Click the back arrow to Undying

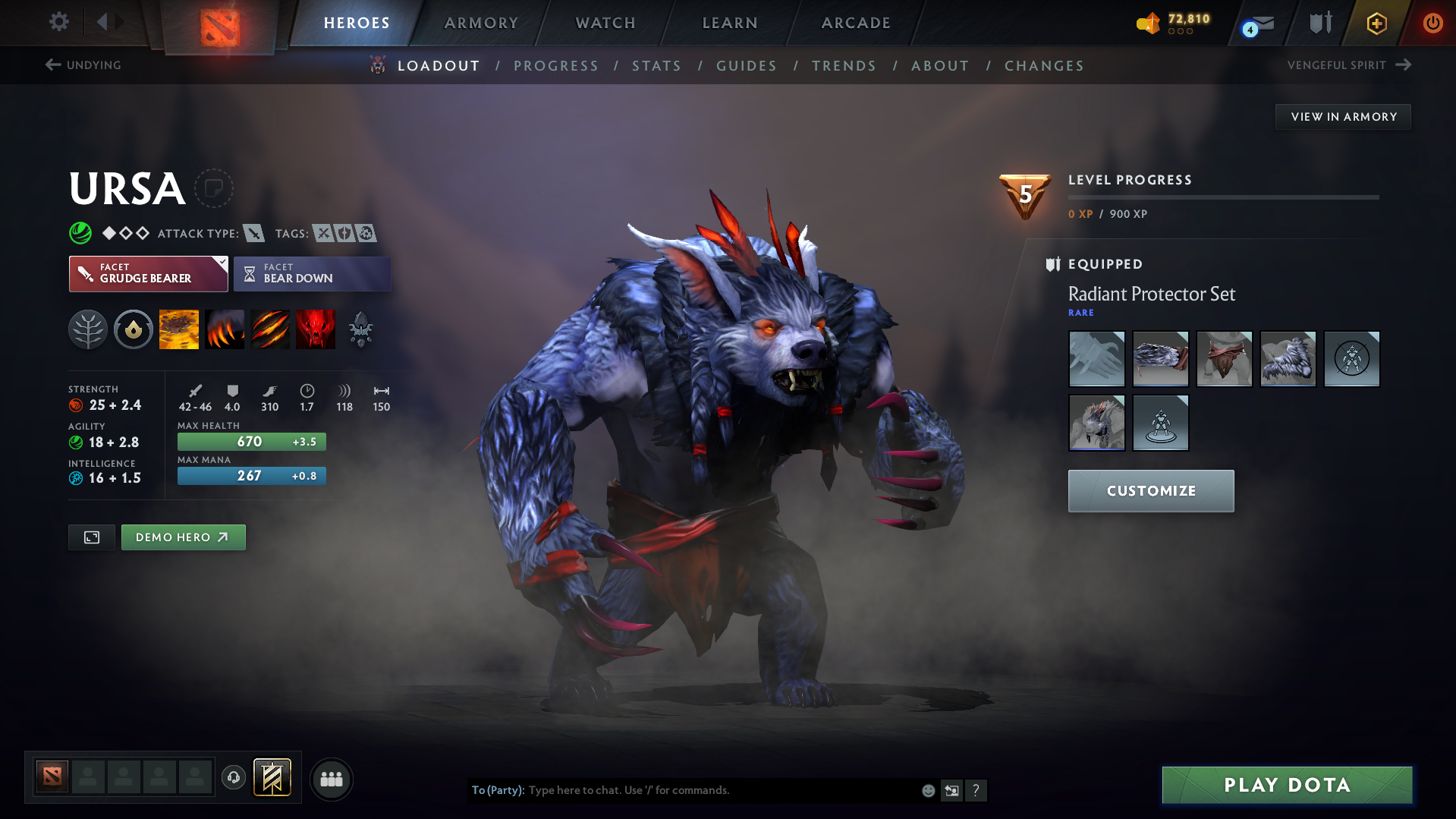[52, 65]
